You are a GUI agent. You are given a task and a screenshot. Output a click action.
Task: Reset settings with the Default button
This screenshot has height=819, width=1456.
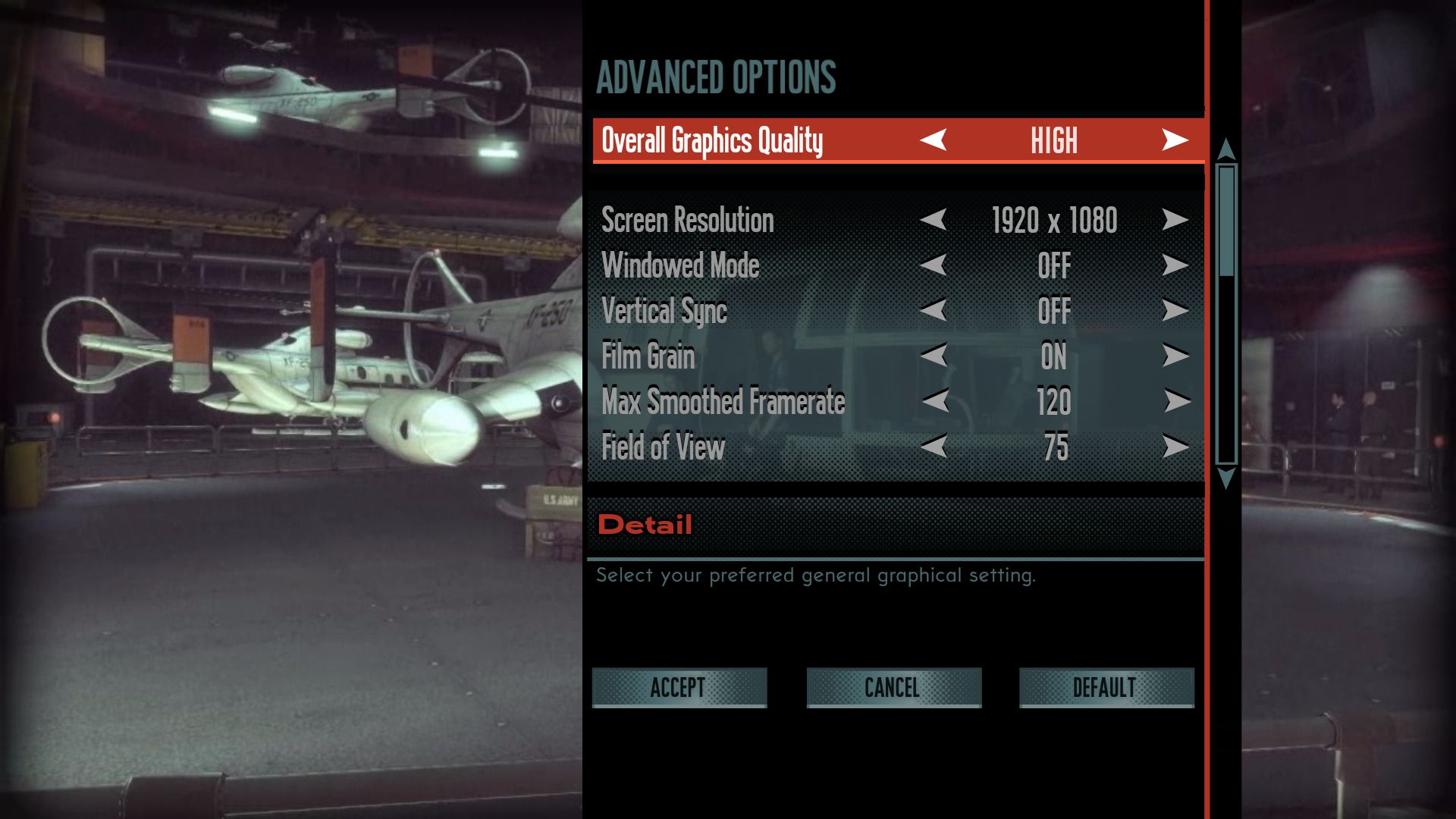tap(1106, 687)
